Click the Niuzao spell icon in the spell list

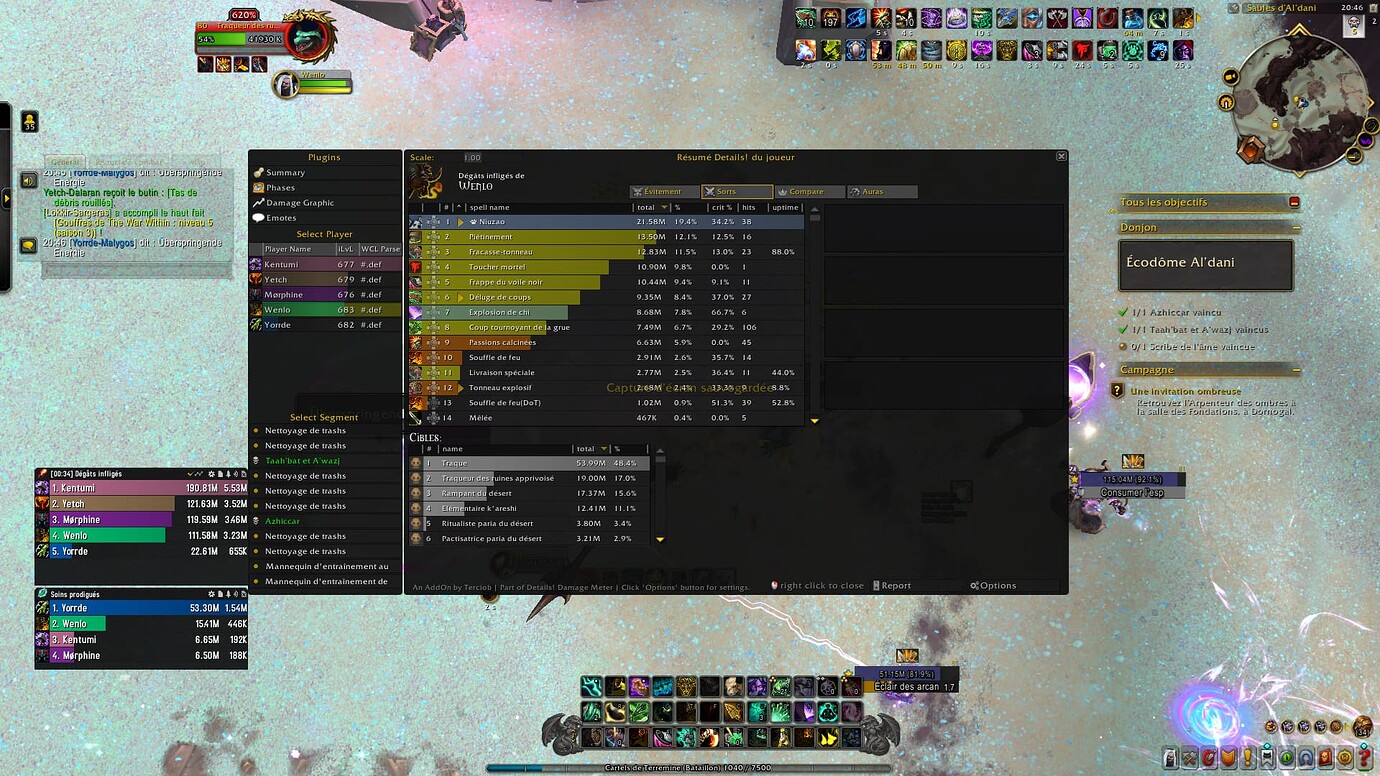pos(414,221)
